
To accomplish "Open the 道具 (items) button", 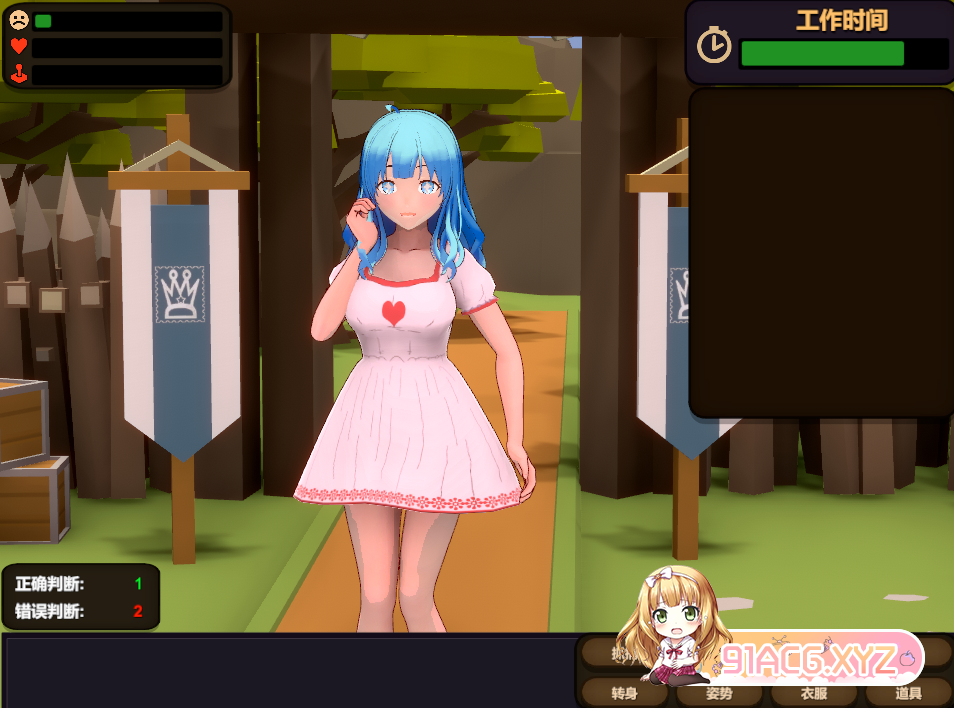I will click(908, 693).
